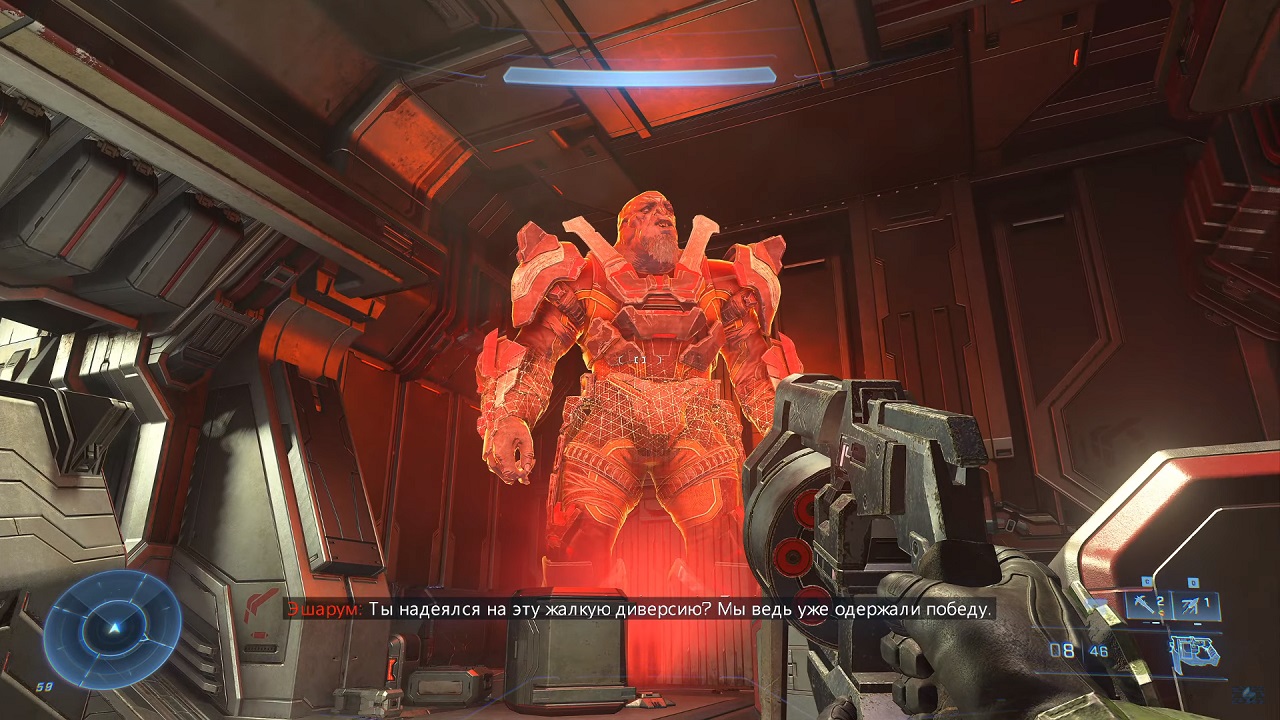Open the circular motion tracker radar

pyautogui.click(x=113, y=628)
